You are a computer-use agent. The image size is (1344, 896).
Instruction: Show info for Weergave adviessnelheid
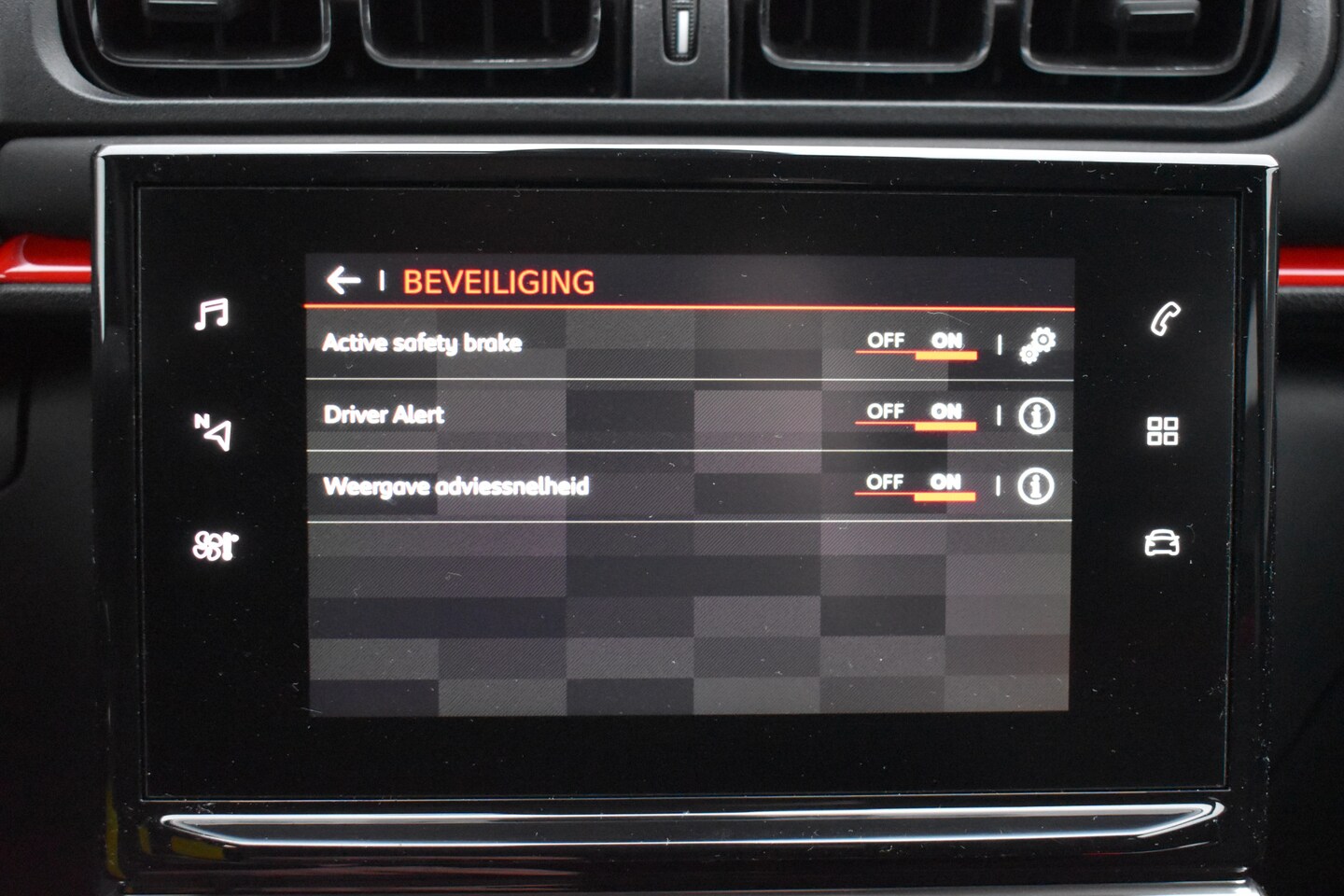pos(1035,486)
